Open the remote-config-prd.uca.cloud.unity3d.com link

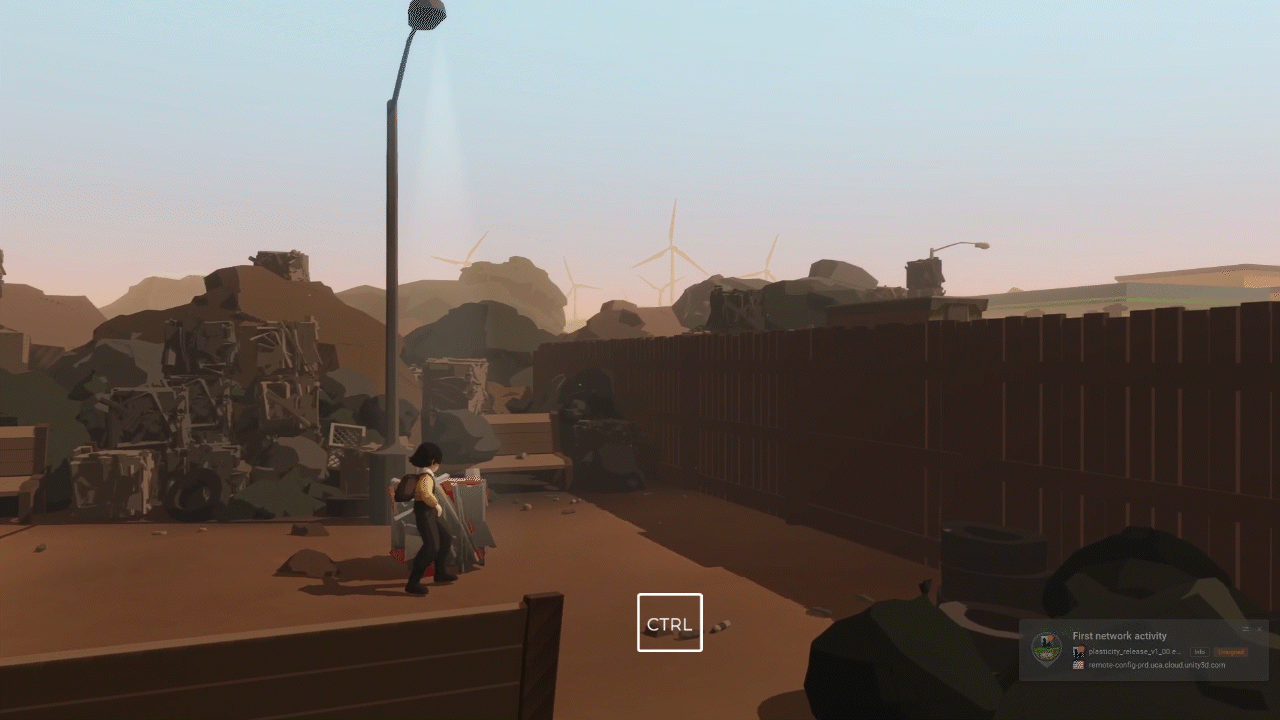tap(1155, 664)
